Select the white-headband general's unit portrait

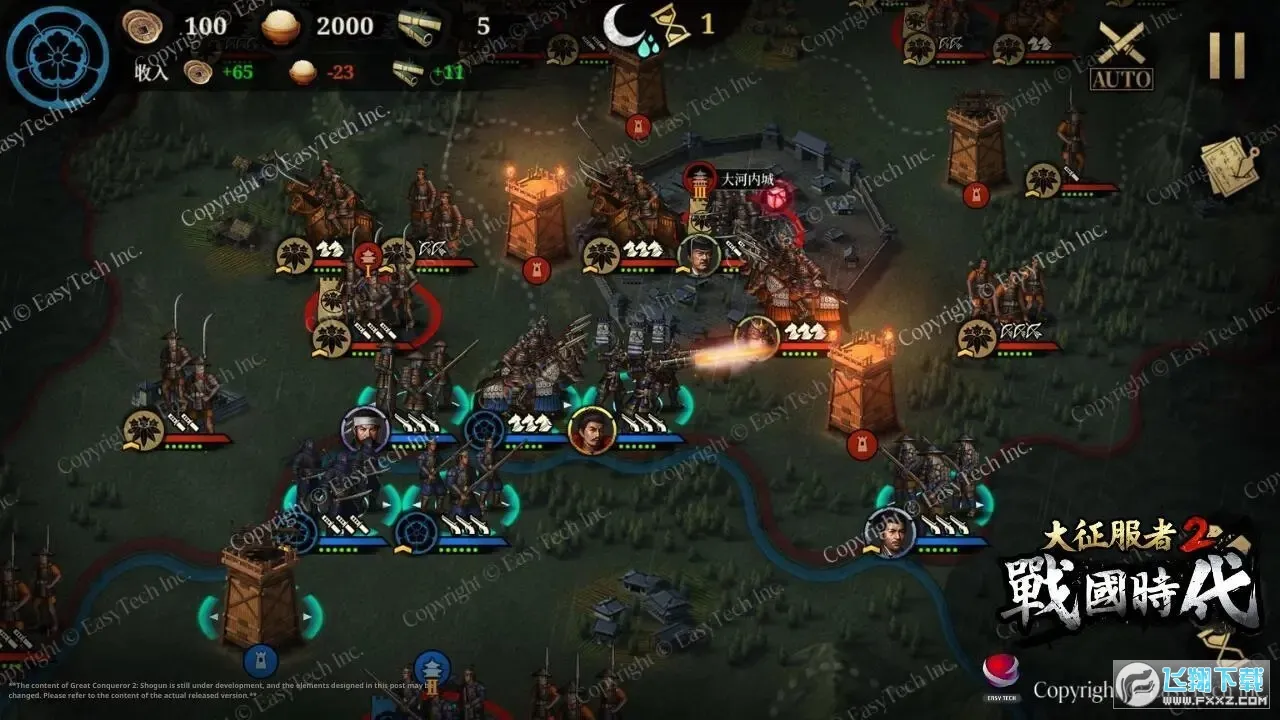365,430
